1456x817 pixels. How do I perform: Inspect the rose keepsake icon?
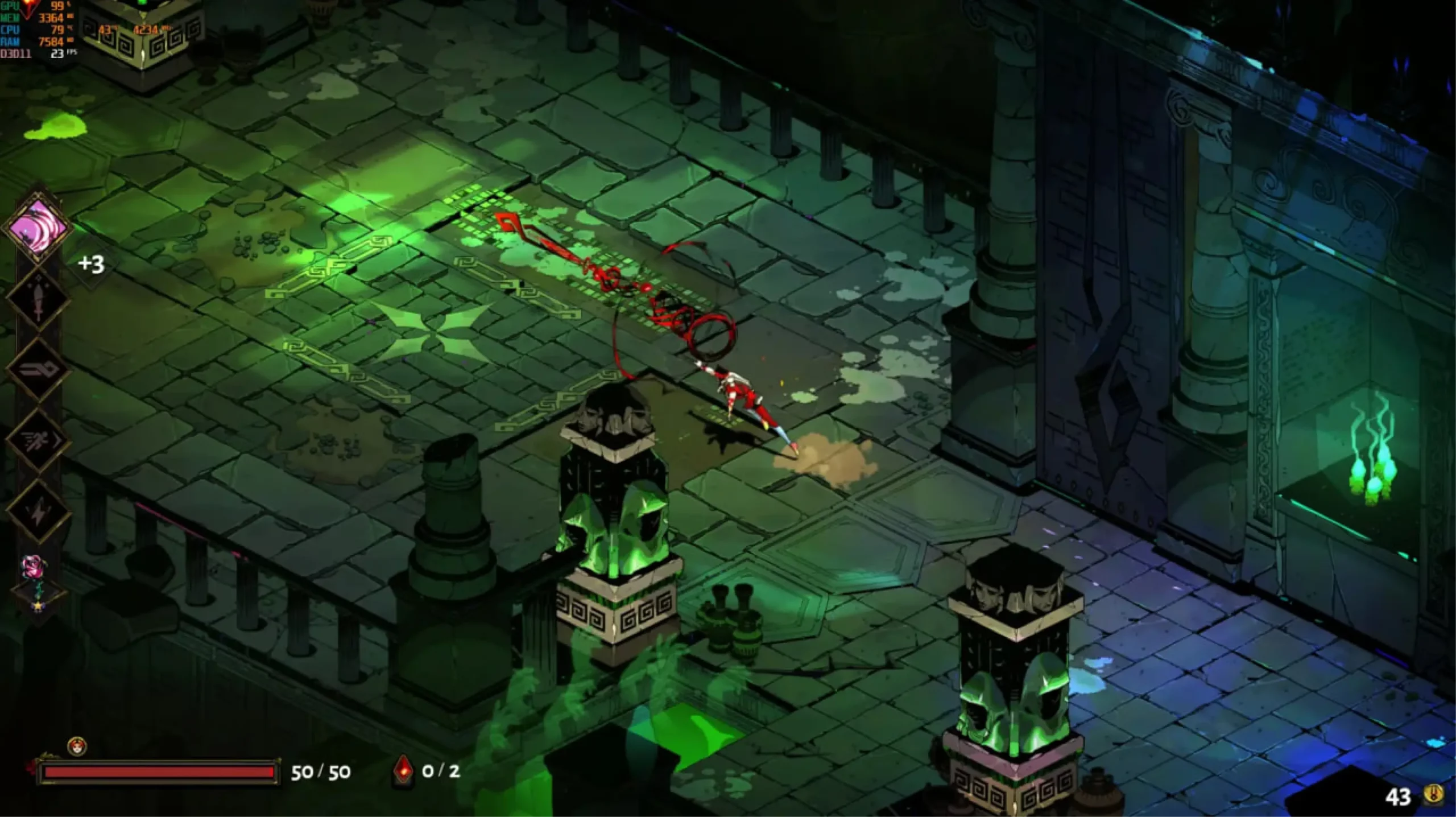31,566
